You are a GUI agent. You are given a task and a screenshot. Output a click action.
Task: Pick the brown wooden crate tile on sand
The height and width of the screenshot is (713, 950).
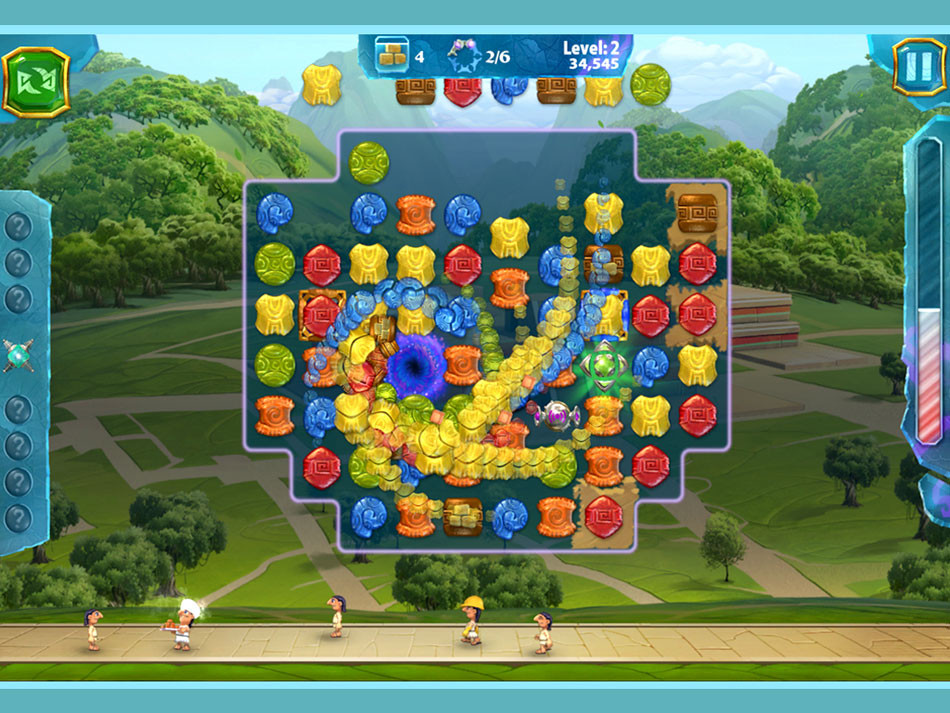point(697,212)
